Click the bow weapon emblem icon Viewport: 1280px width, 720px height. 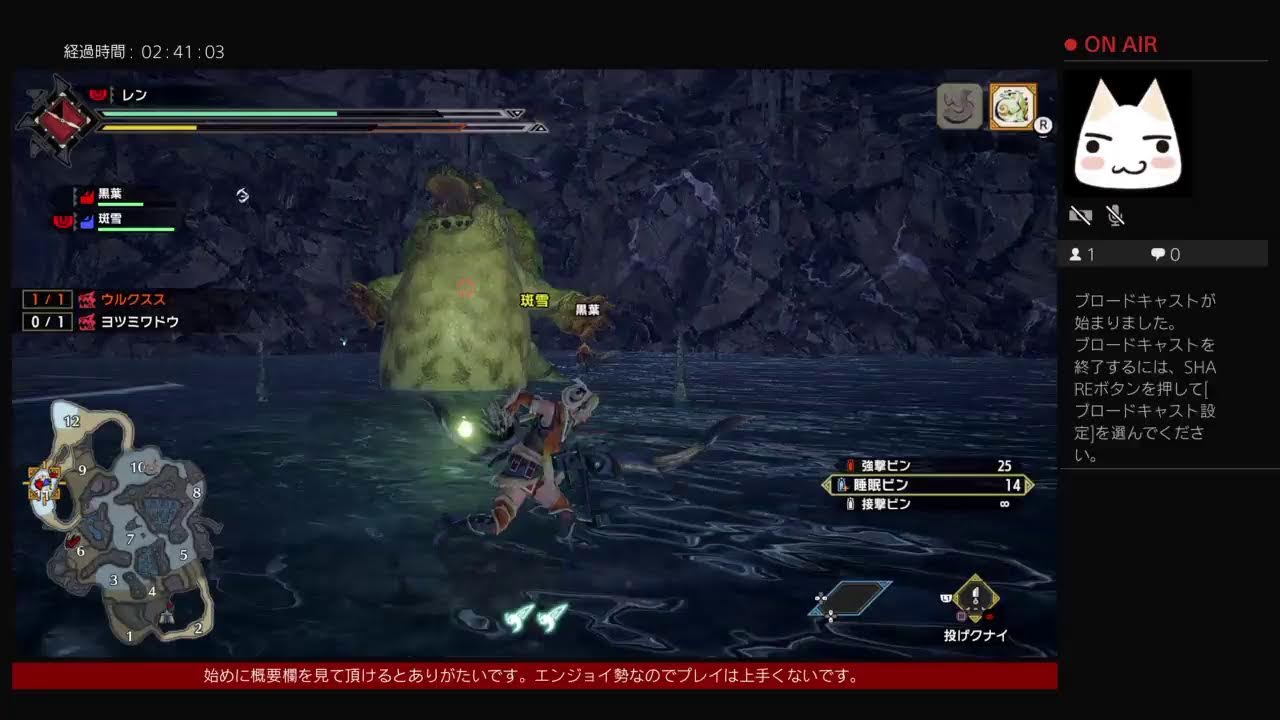click(60, 120)
